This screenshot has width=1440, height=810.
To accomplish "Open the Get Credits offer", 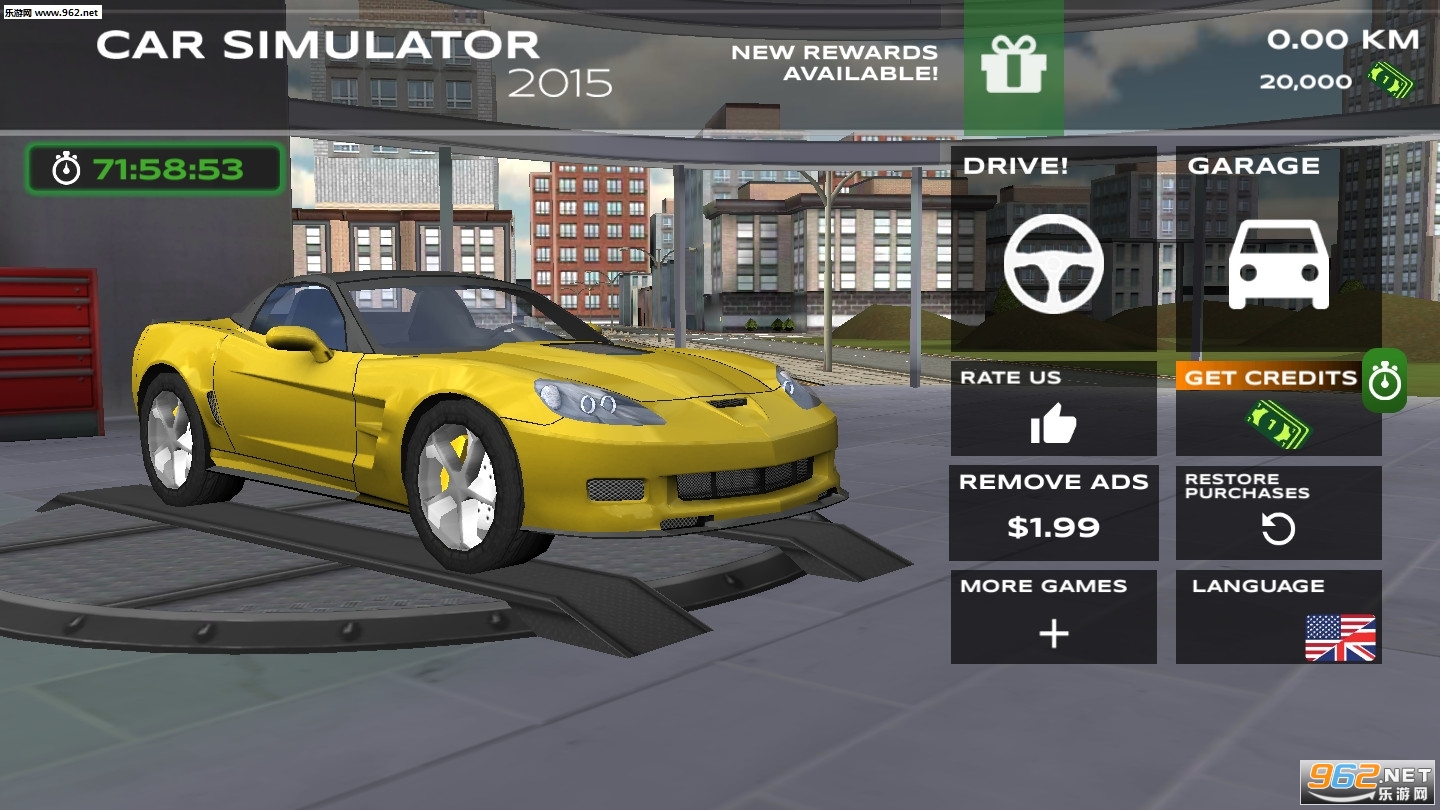I will pyautogui.click(x=1271, y=409).
